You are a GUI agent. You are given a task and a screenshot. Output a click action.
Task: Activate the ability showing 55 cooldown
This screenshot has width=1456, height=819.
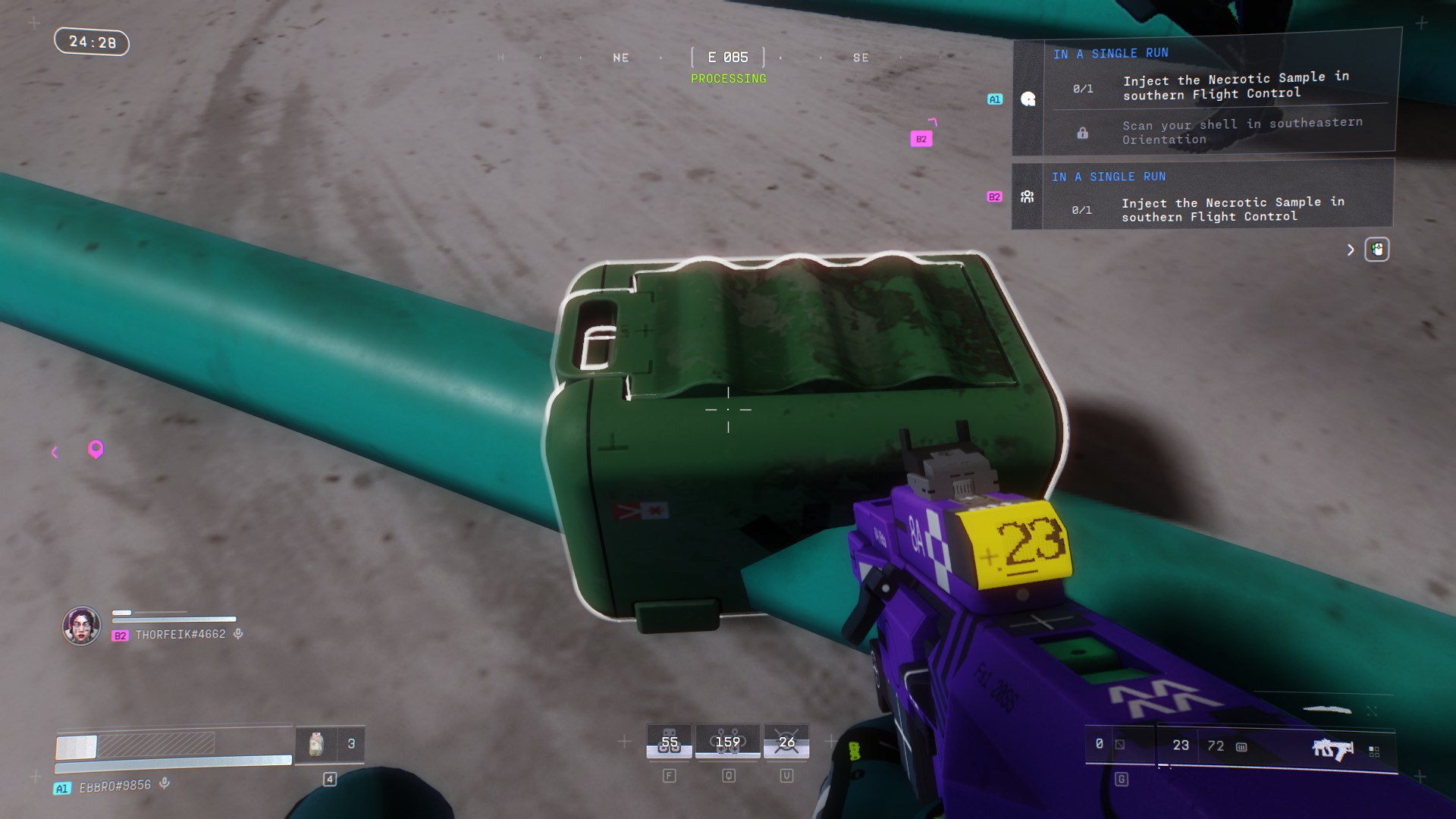(x=669, y=742)
